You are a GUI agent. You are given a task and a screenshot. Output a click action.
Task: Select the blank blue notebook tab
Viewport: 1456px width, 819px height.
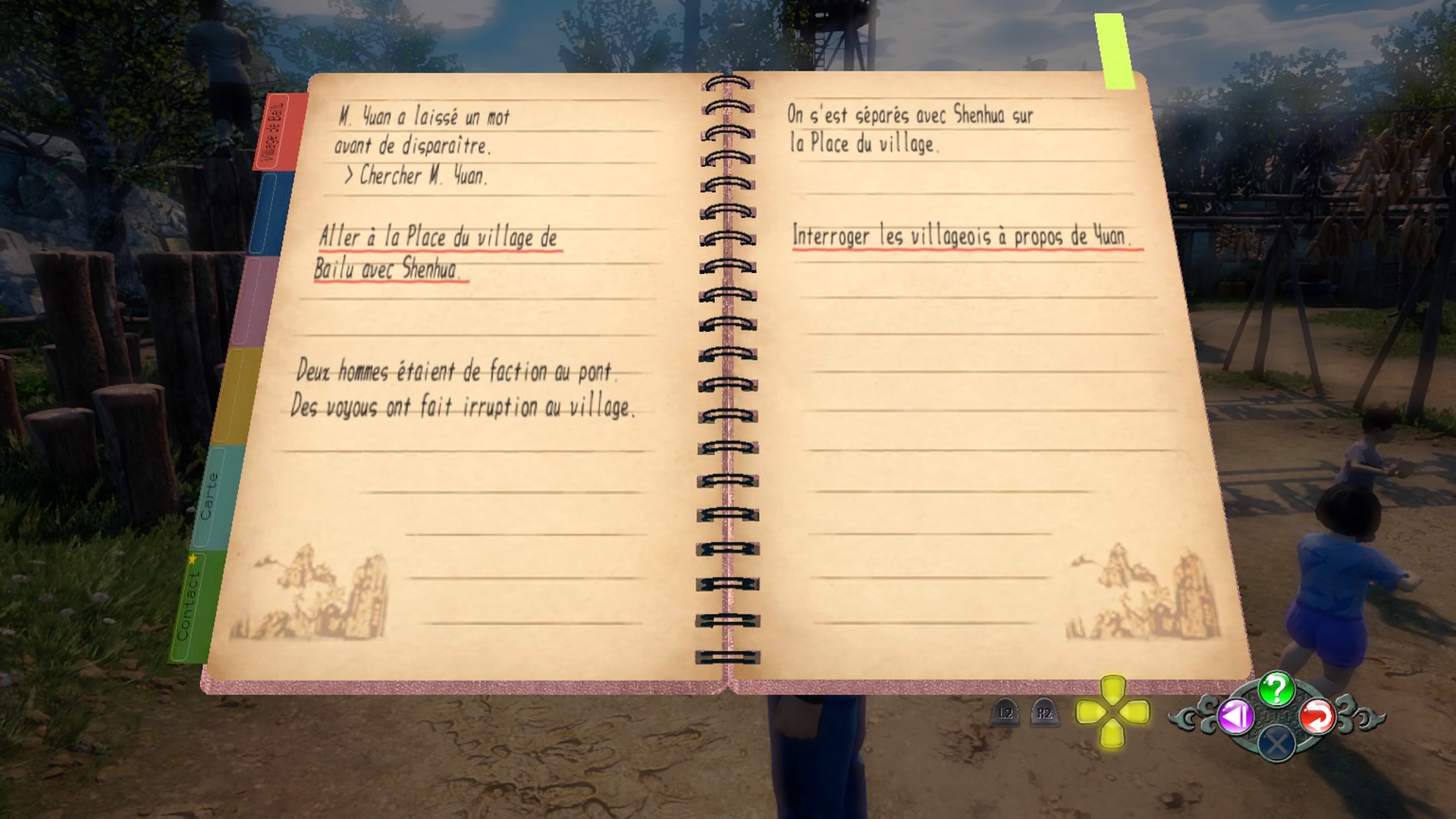tap(264, 214)
